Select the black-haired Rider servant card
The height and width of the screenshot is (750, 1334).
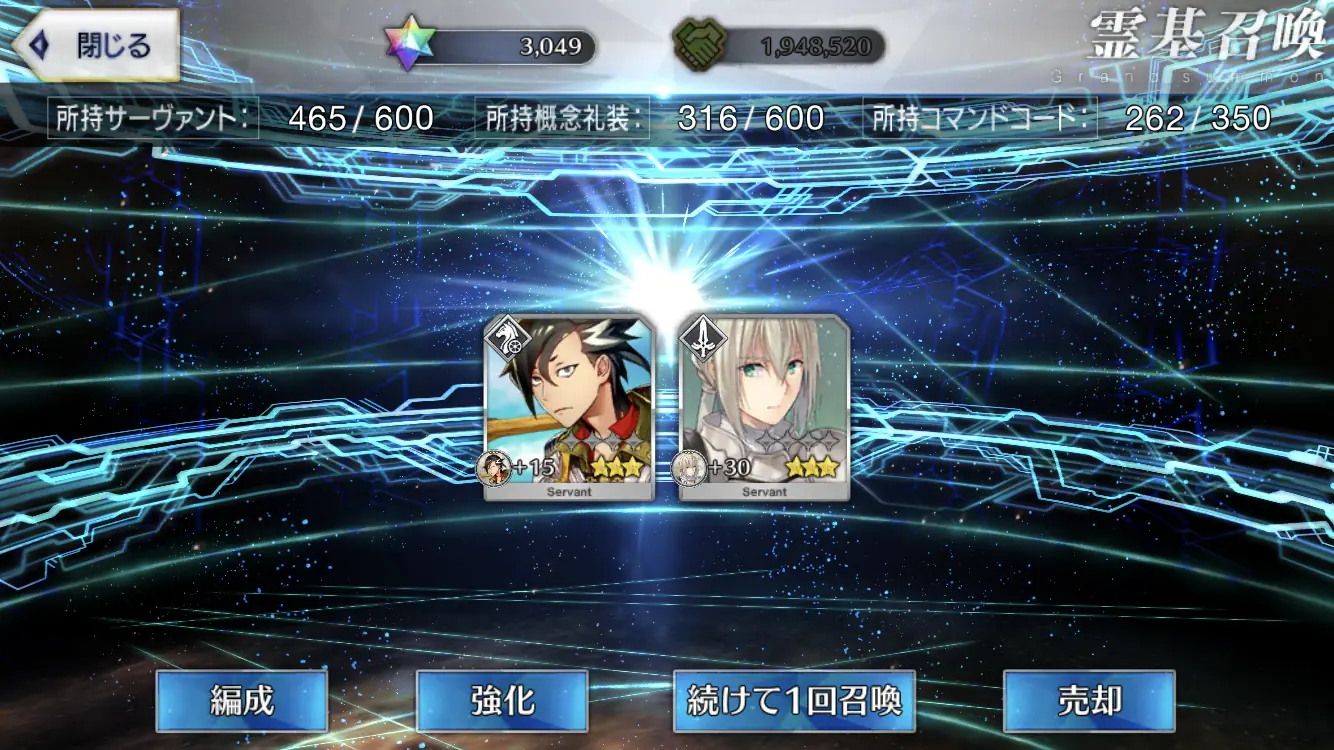click(569, 407)
